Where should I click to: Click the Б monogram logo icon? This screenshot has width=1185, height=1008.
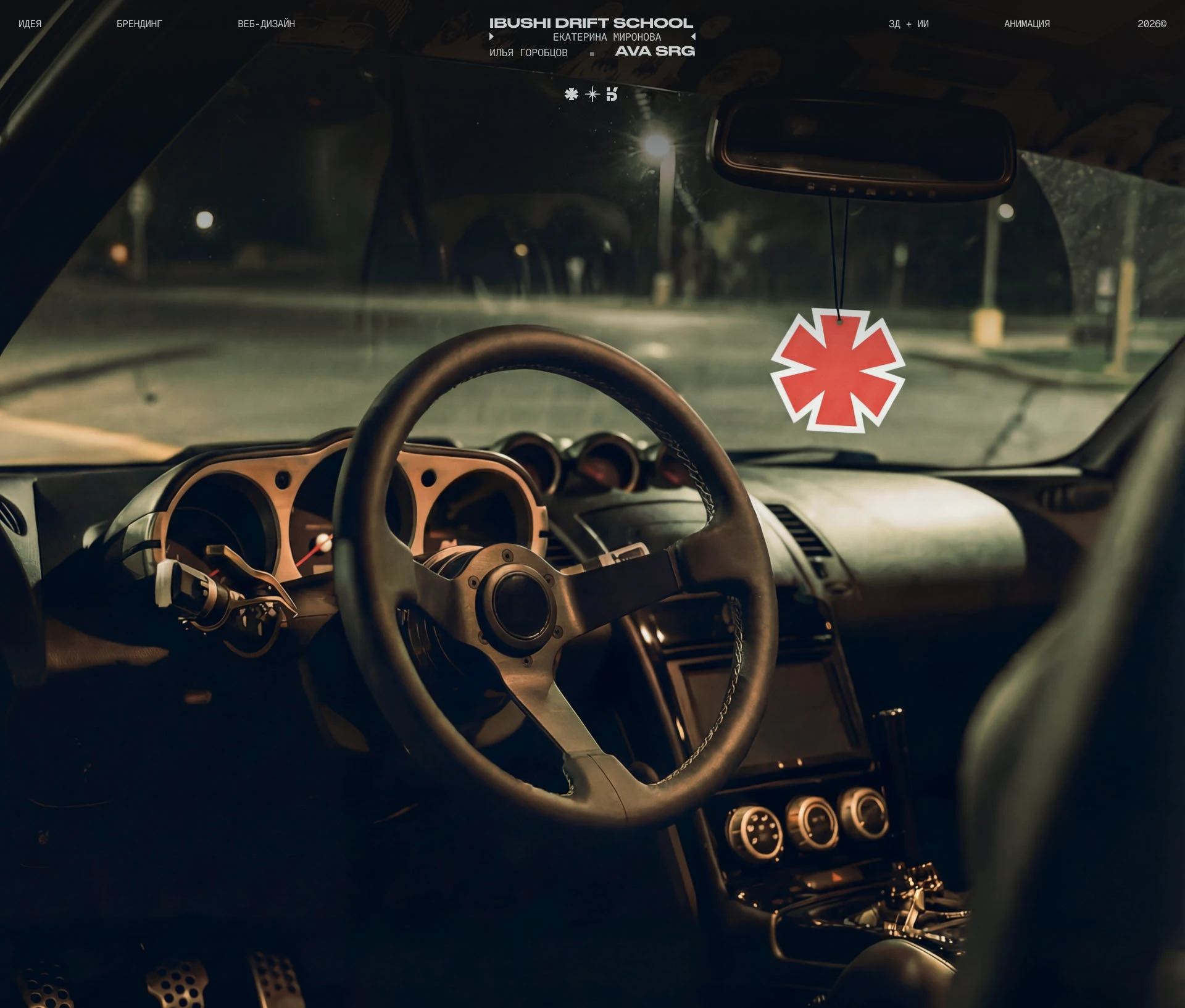tap(612, 94)
